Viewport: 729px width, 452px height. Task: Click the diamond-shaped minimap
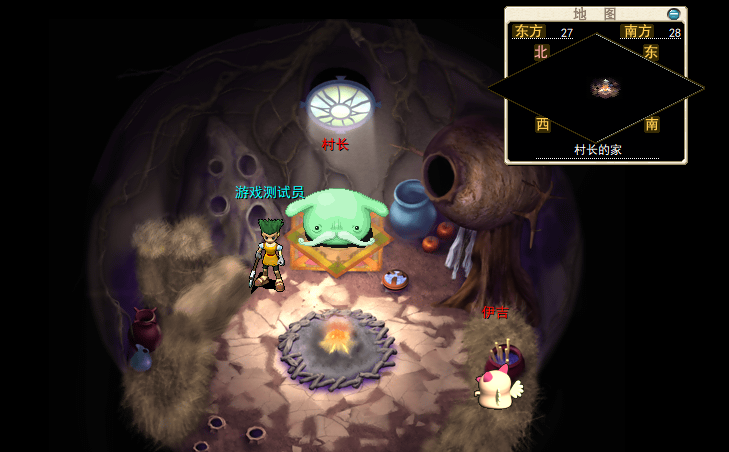click(596, 88)
